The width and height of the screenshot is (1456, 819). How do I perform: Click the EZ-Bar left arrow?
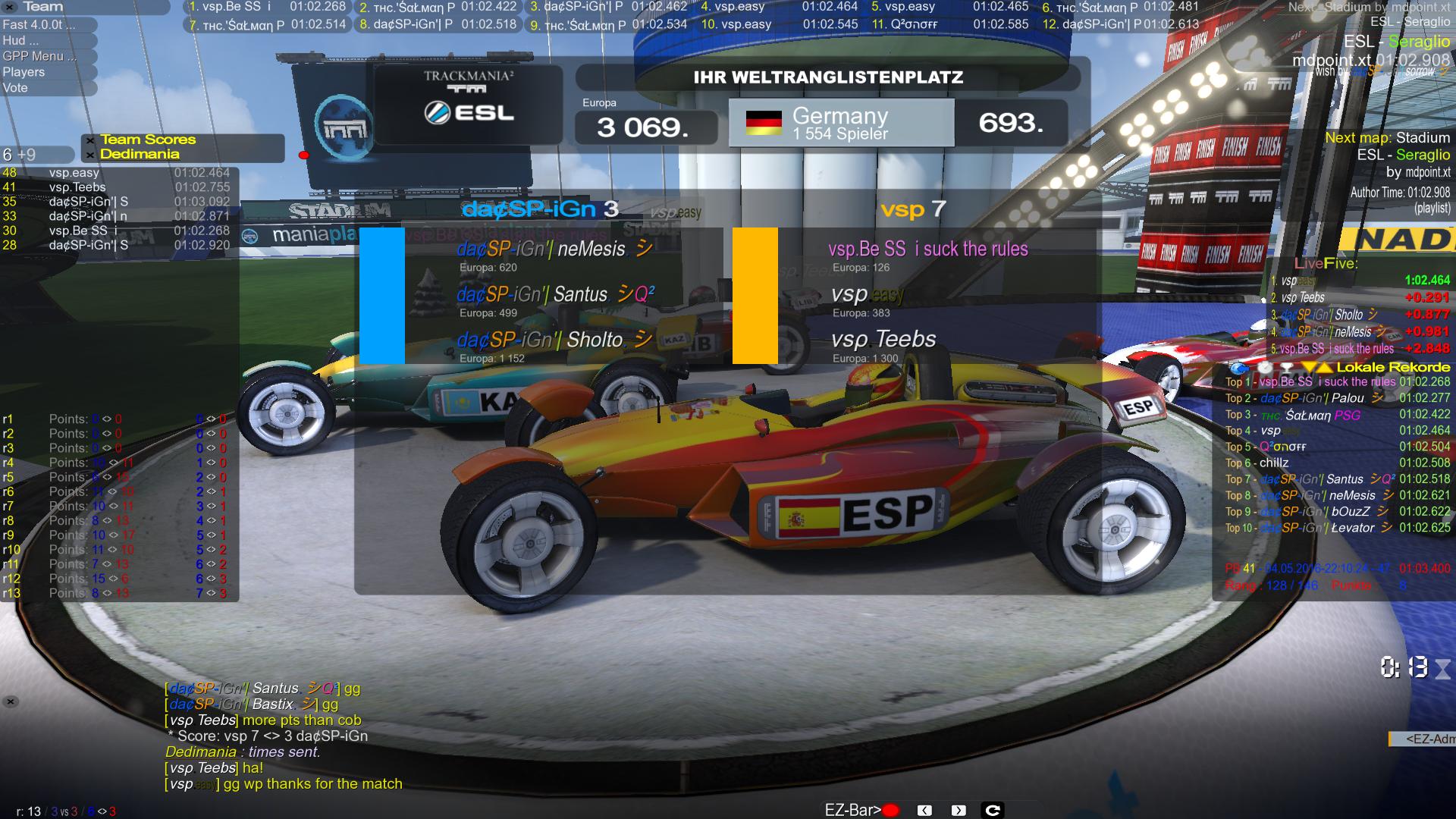coord(924,811)
